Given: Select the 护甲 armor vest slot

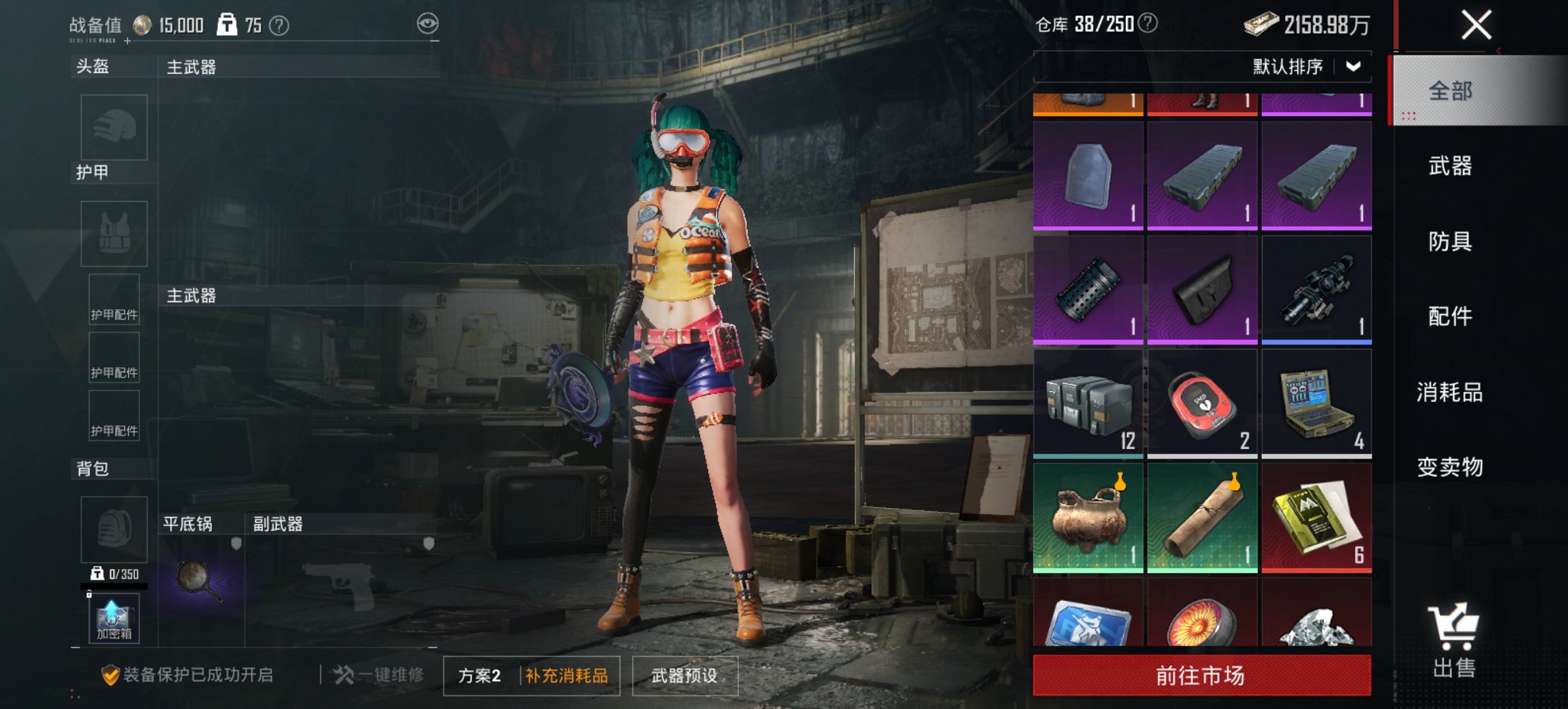Looking at the screenshot, I should (113, 235).
